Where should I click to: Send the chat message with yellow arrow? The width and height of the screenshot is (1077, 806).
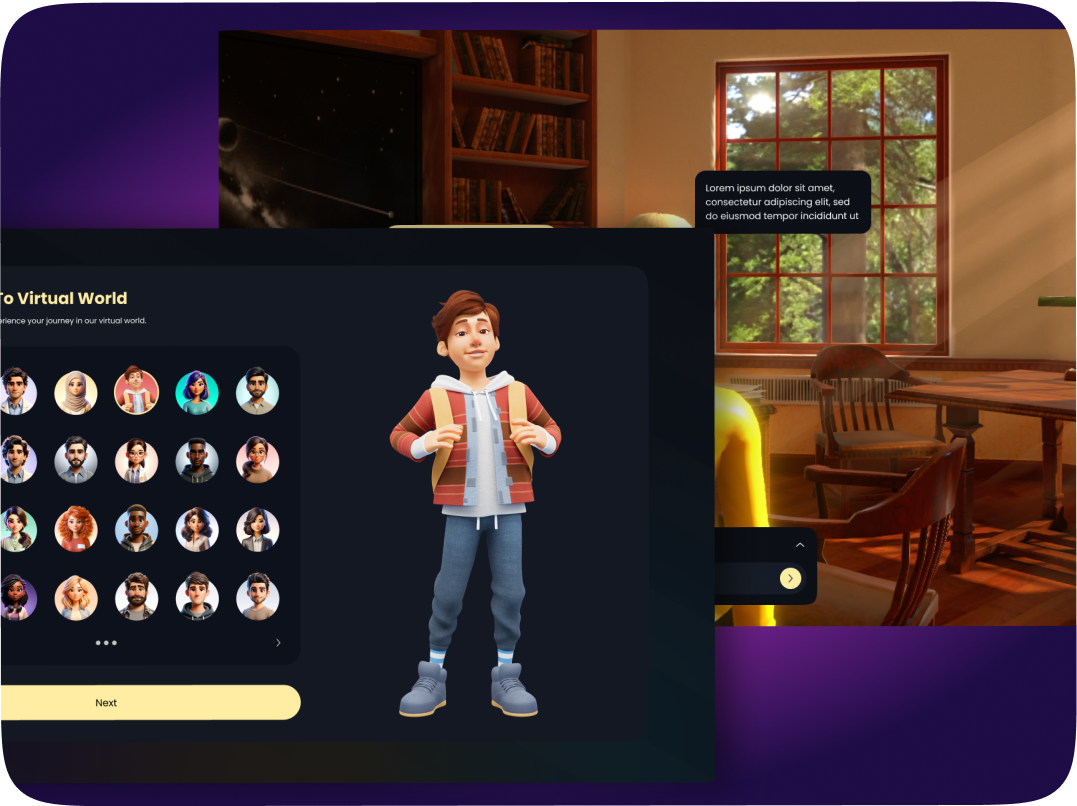[790, 578]
